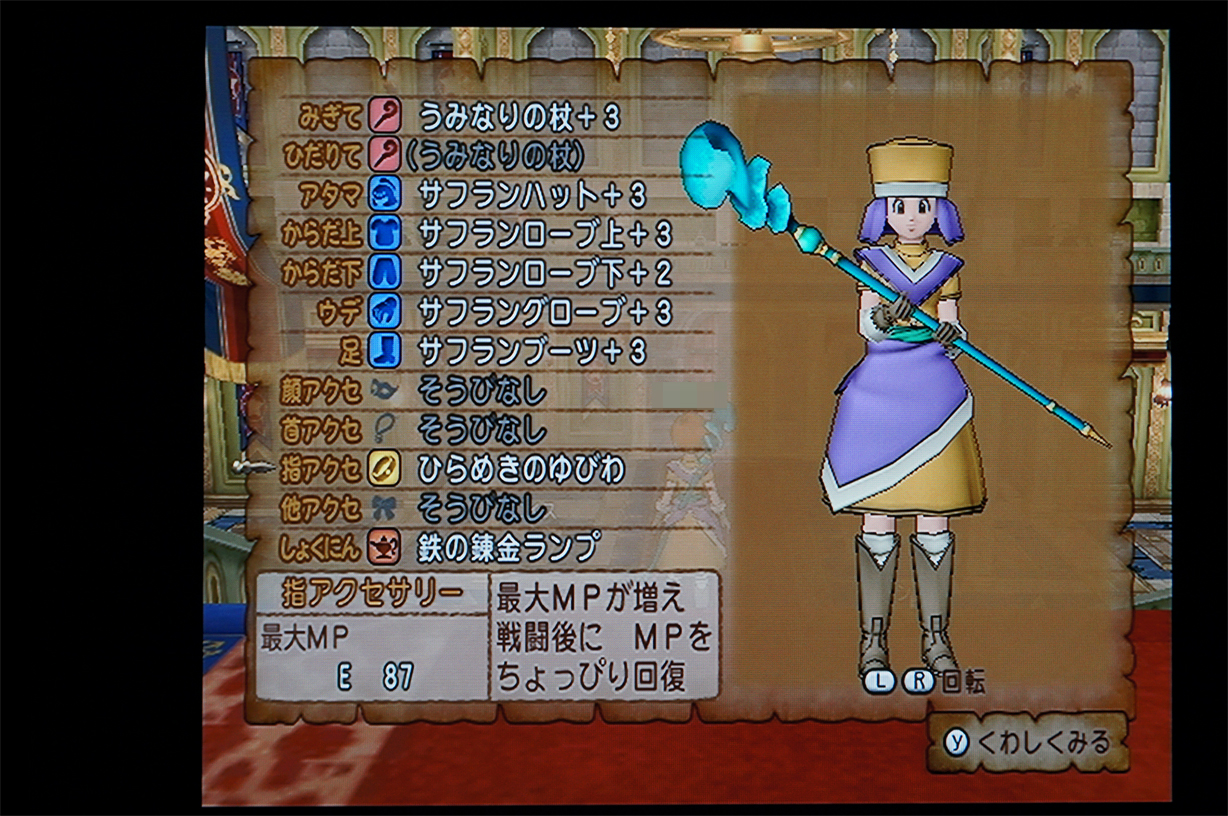Select the empty 顔アクセ face accessory row

point(482,391)
